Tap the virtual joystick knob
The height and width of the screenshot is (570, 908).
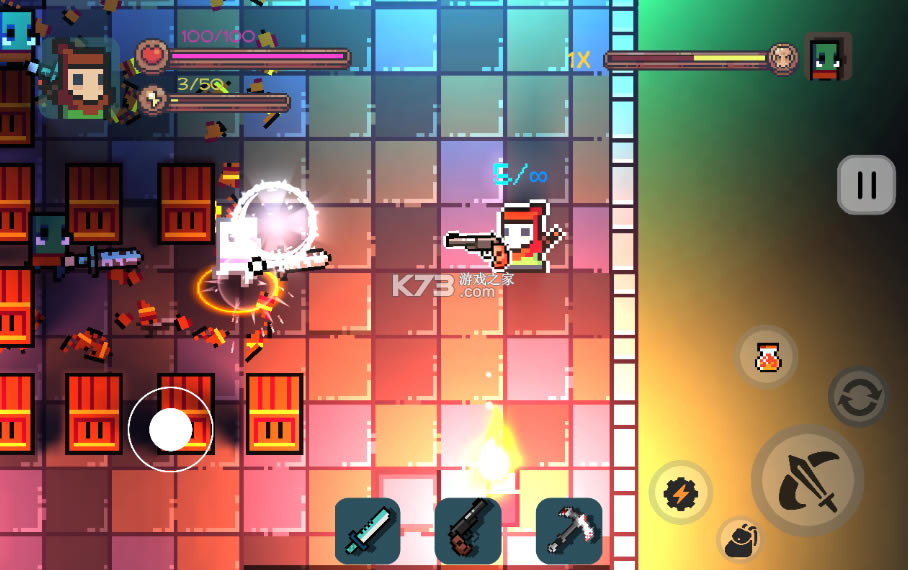tap(171, 429)
